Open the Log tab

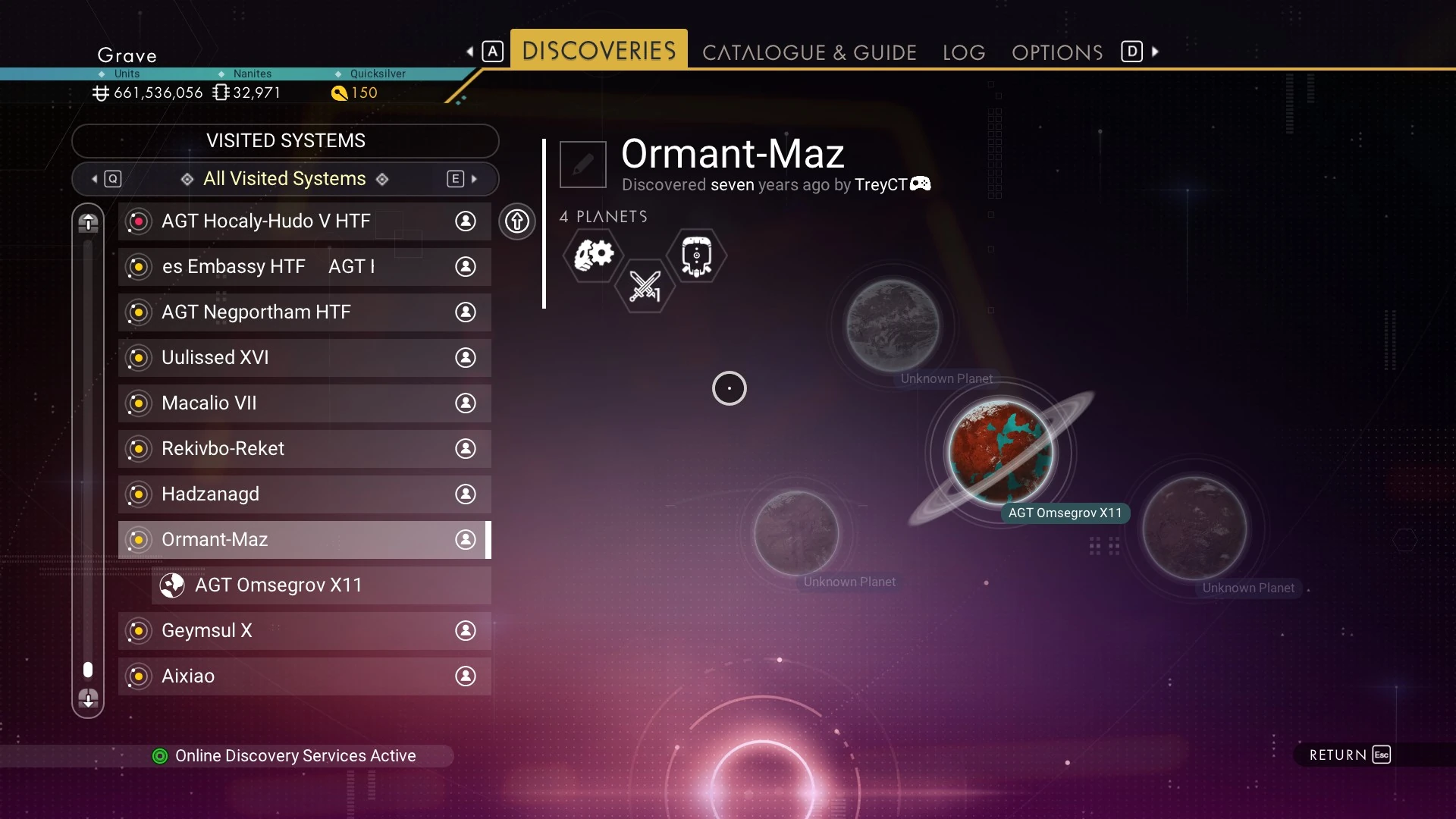(x=964, y=52)
